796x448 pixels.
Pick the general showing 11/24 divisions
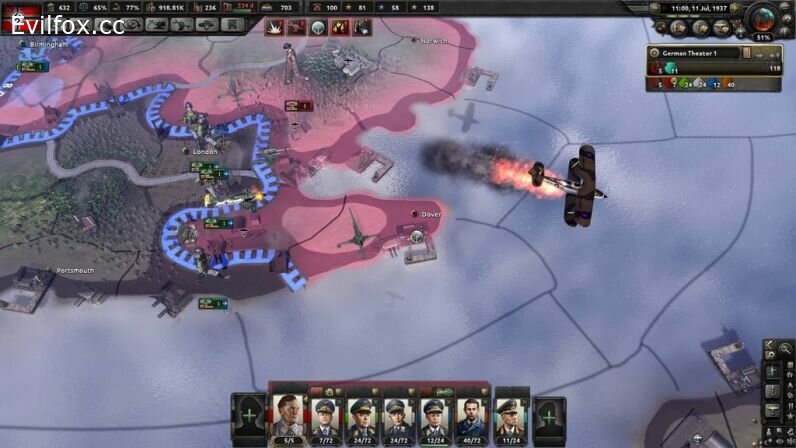(x=511, y=417)
